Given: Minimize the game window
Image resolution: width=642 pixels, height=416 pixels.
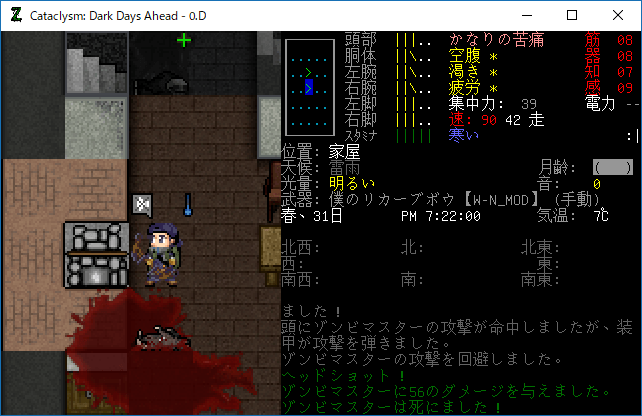Looking at the screenshot, I should click(526, 15).
